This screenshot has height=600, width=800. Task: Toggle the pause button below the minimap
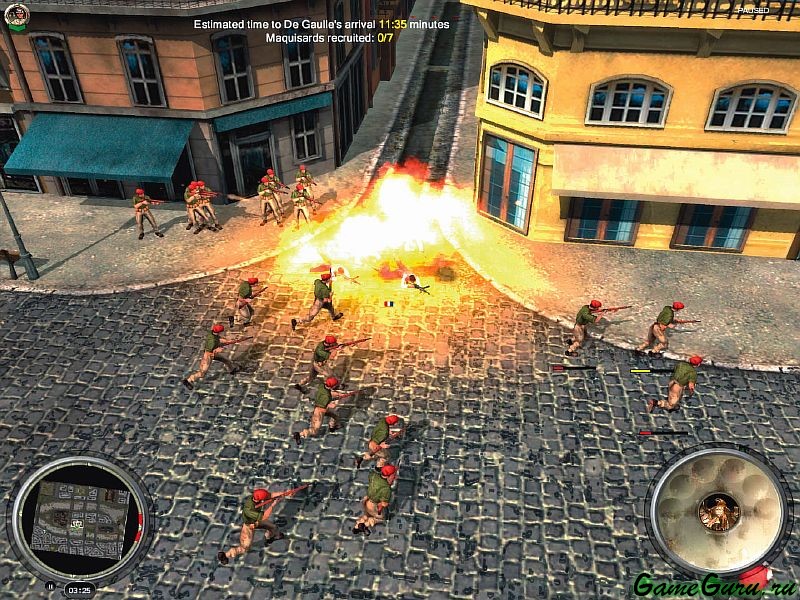point(50,586)
